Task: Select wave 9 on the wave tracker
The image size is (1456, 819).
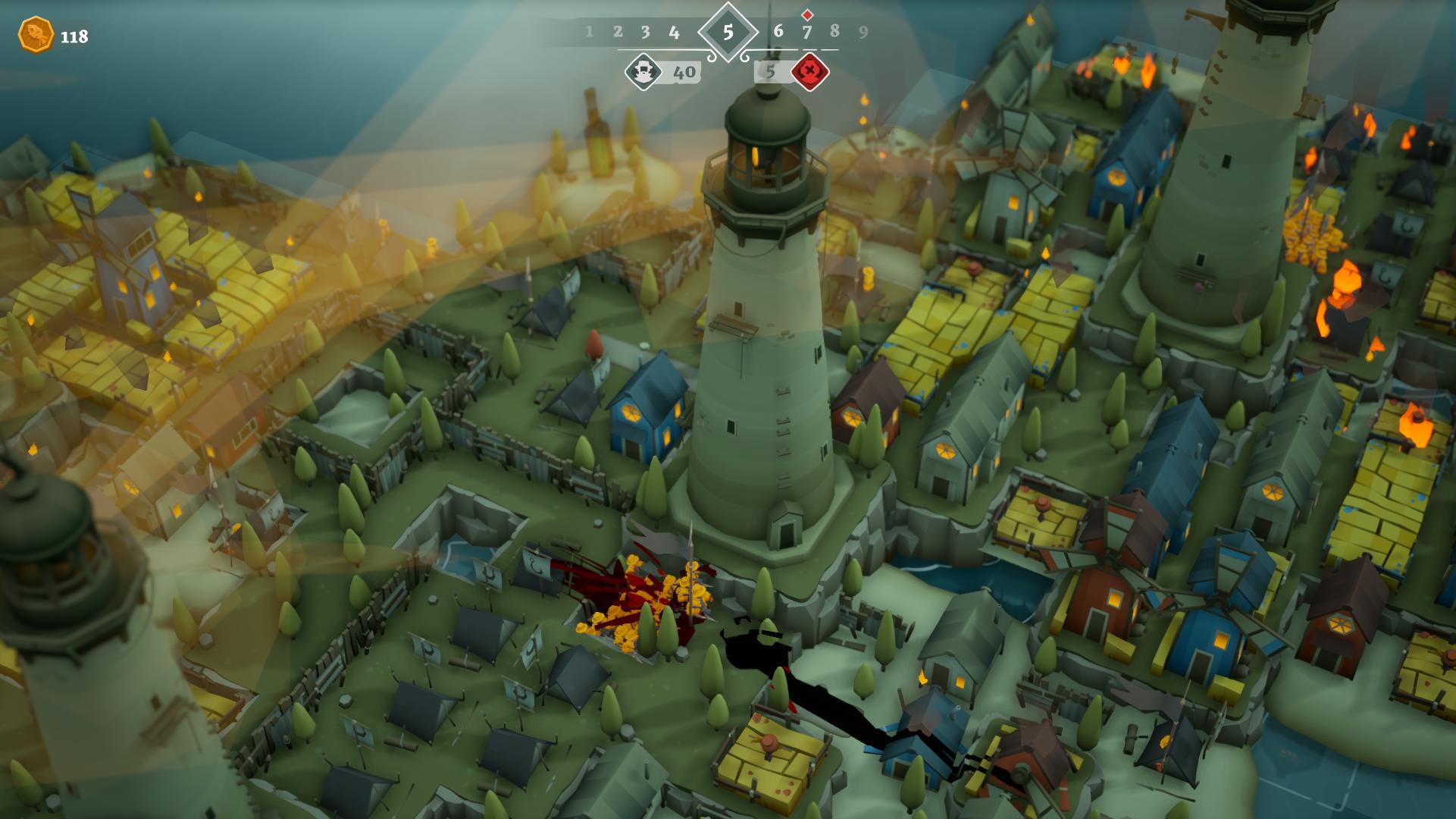Action: [863, 32]
